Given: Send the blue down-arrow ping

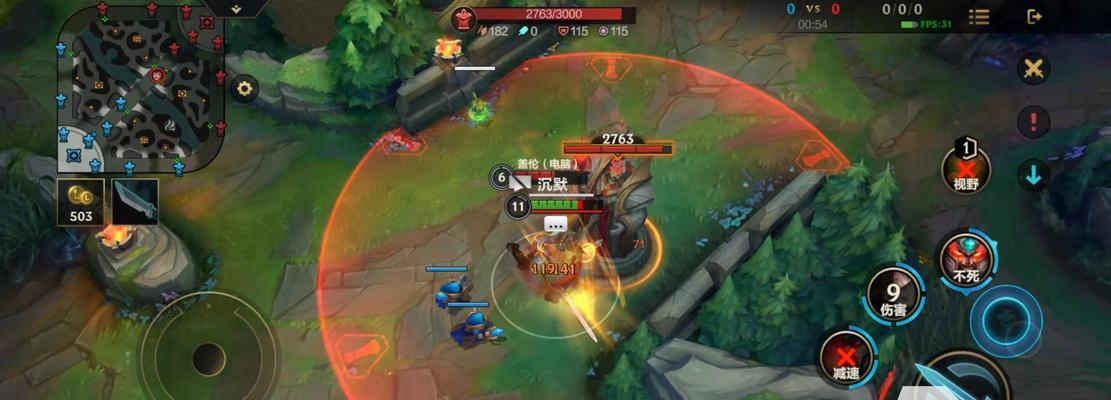Looking at the screenshot, I should click(1033, 175).
